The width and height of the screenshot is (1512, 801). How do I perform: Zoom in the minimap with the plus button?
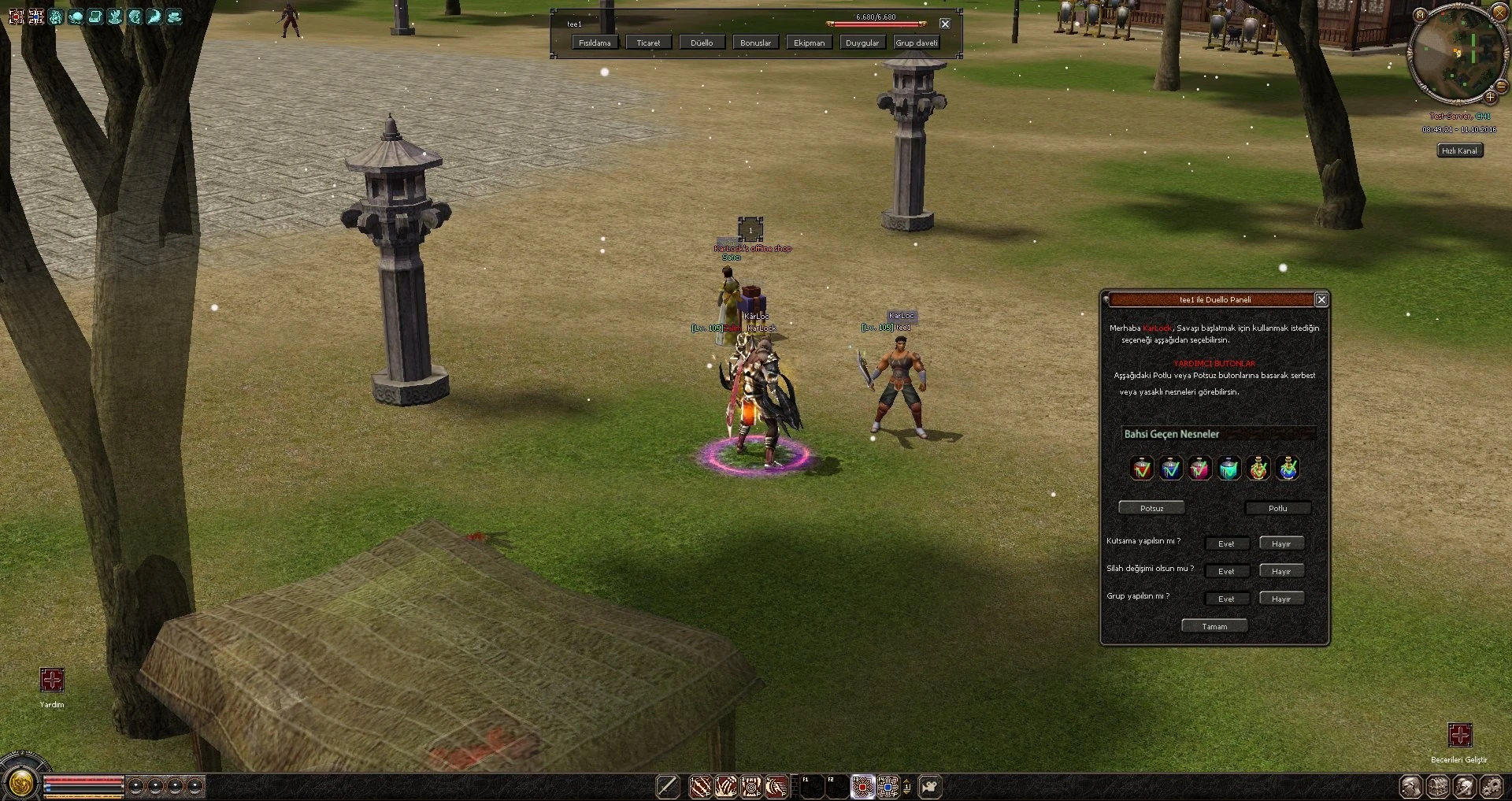tap(1490, 98)
